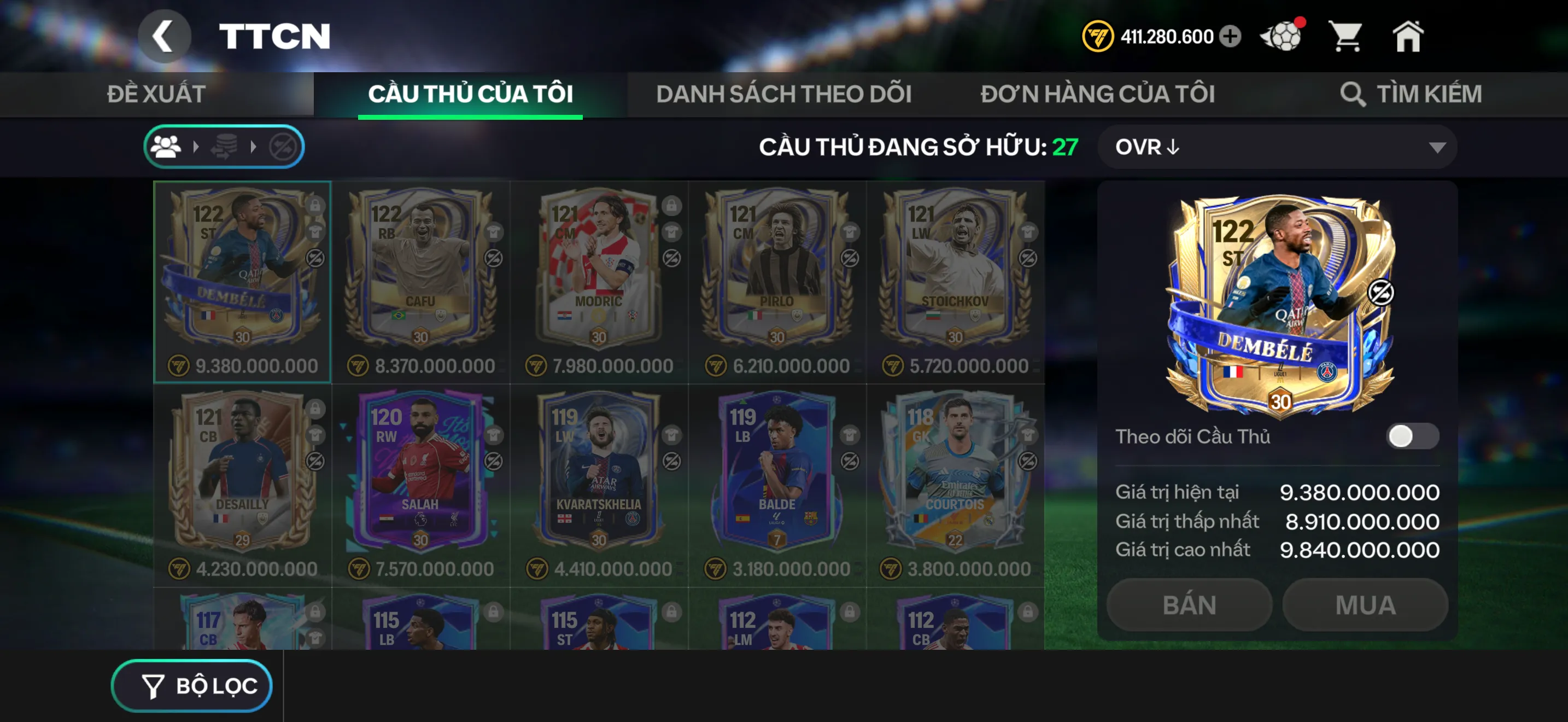Open search via the magnifier icon
The height and width of the screenshot is (722, 1568).
[1353, 94]
